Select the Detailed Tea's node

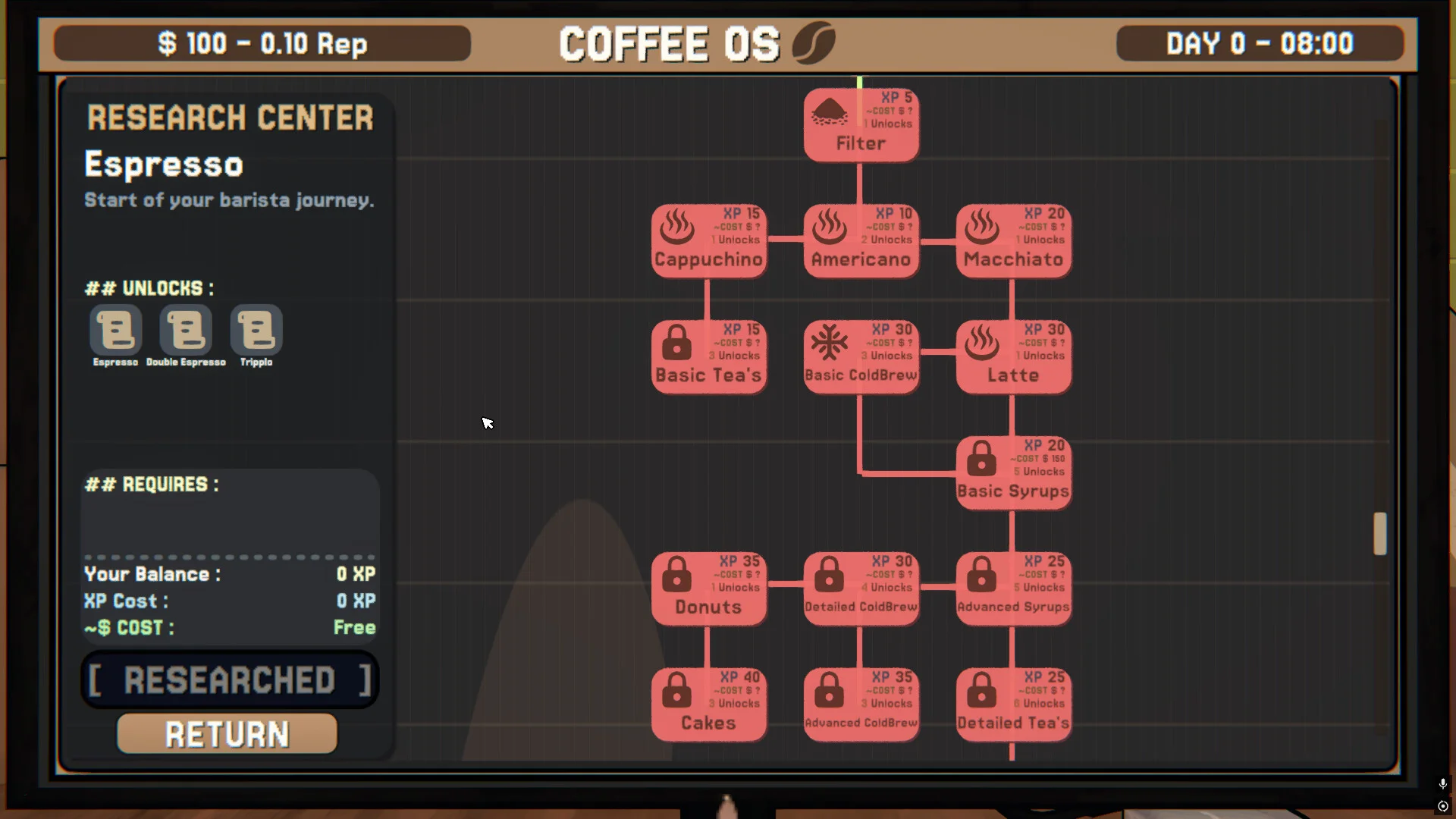(1013, 705)
